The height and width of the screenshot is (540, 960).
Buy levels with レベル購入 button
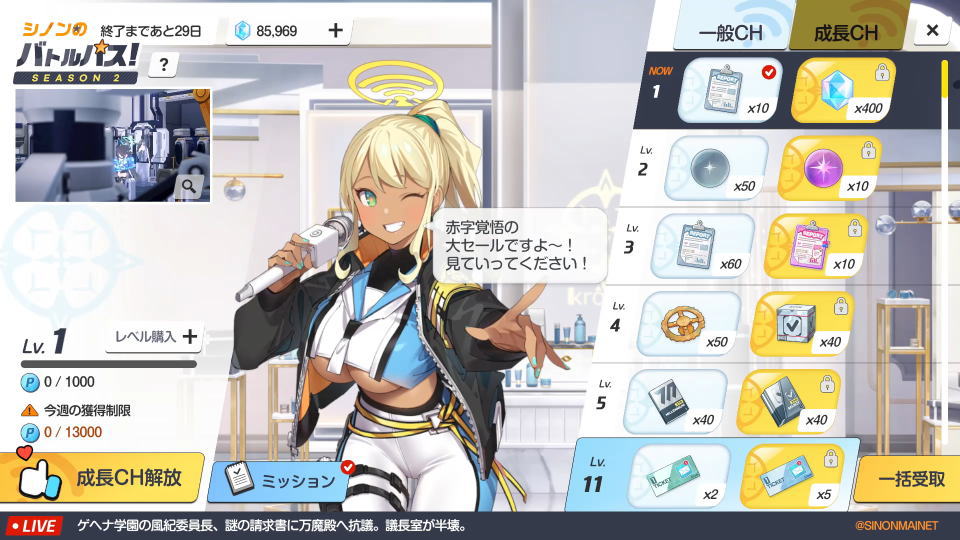156,337
